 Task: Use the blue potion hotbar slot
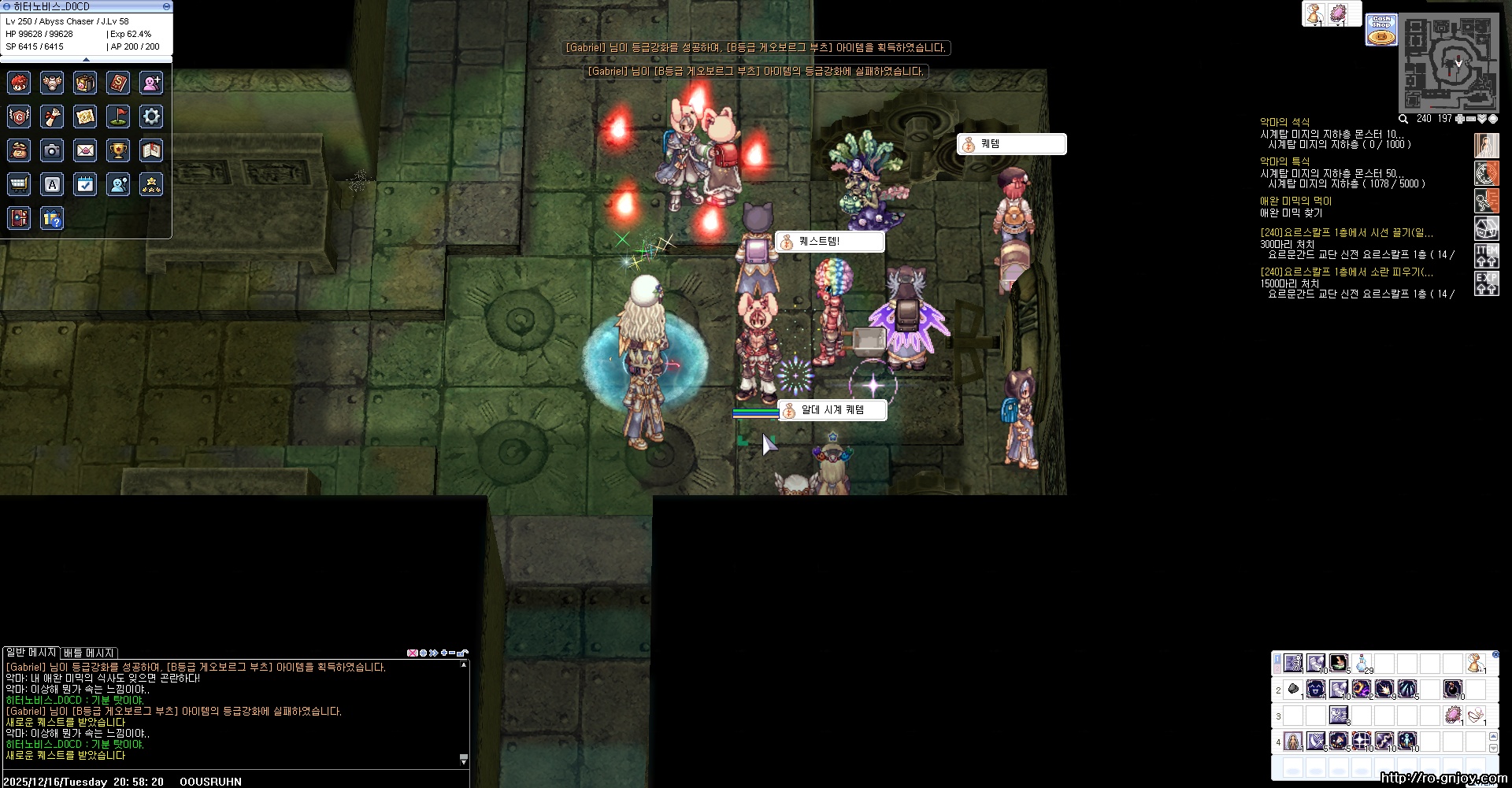pyautogui.click(x=1362, y=663)
